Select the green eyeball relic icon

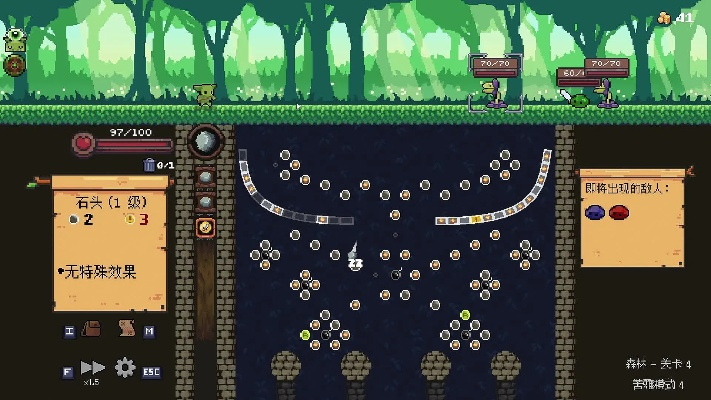point(15,41)
